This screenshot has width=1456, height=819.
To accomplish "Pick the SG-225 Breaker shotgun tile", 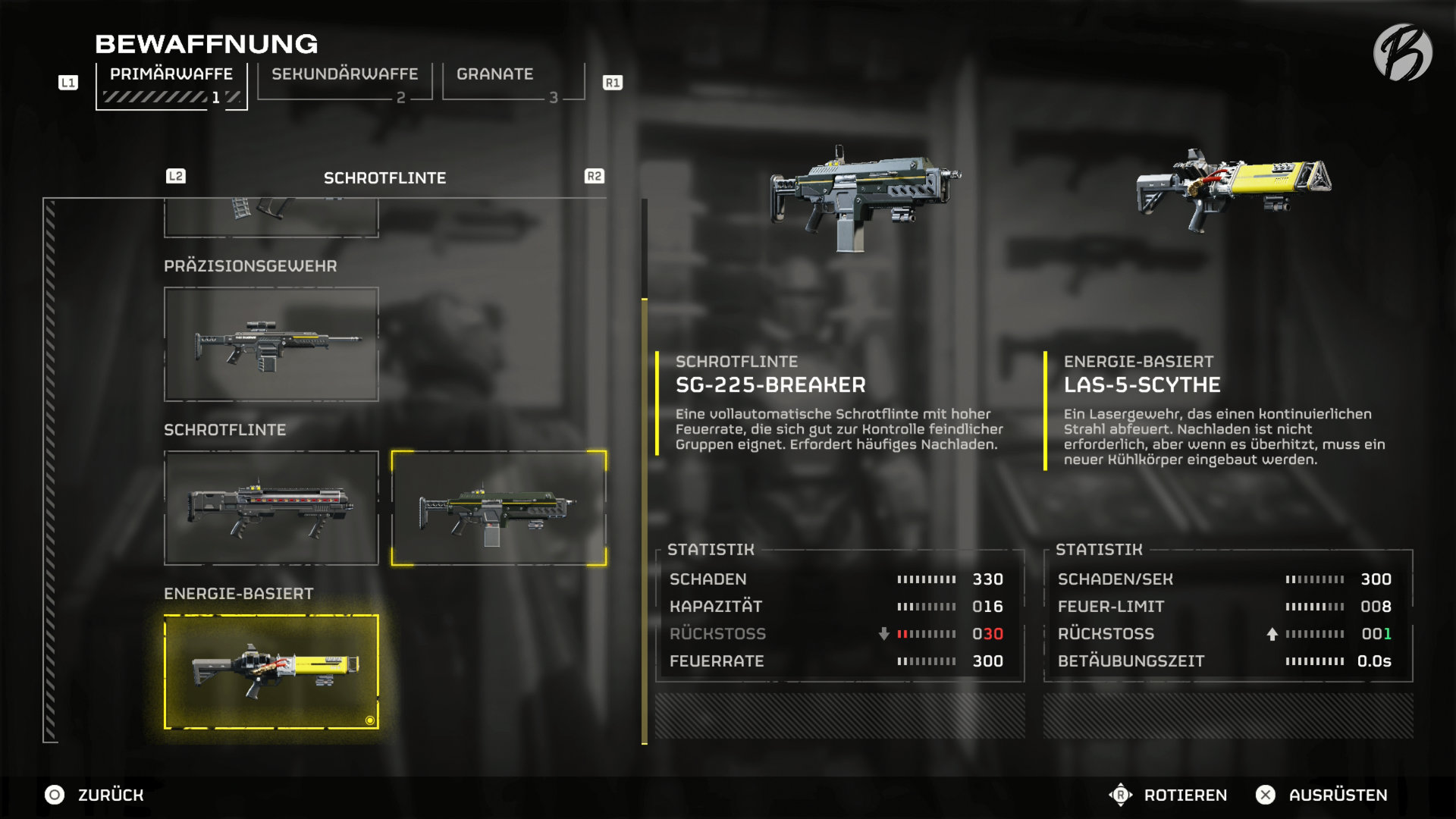I will coord(498,508).
